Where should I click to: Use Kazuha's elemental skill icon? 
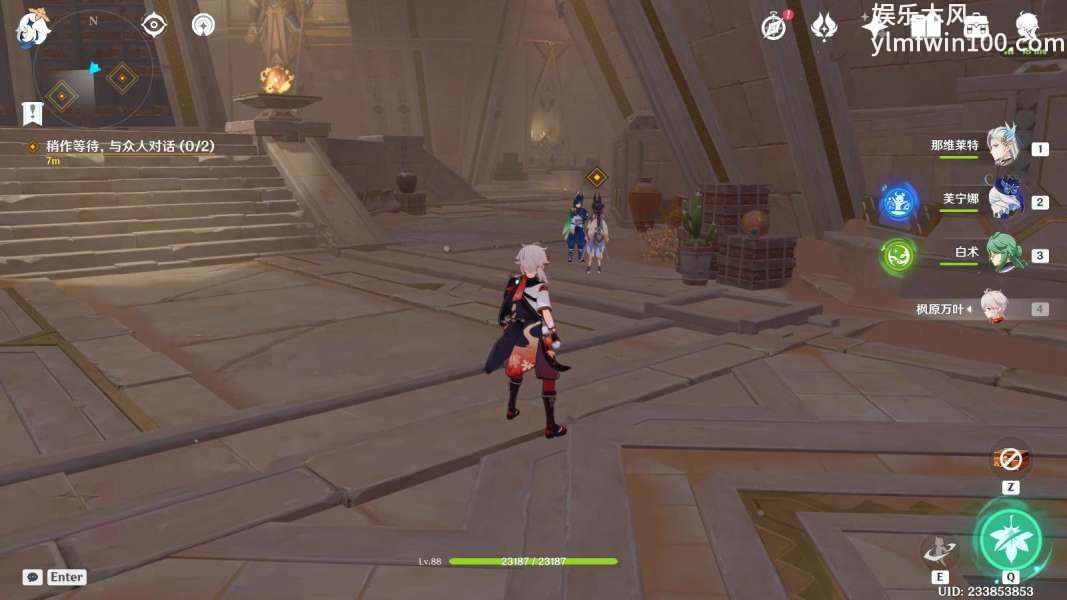click(x=938, y=551)
